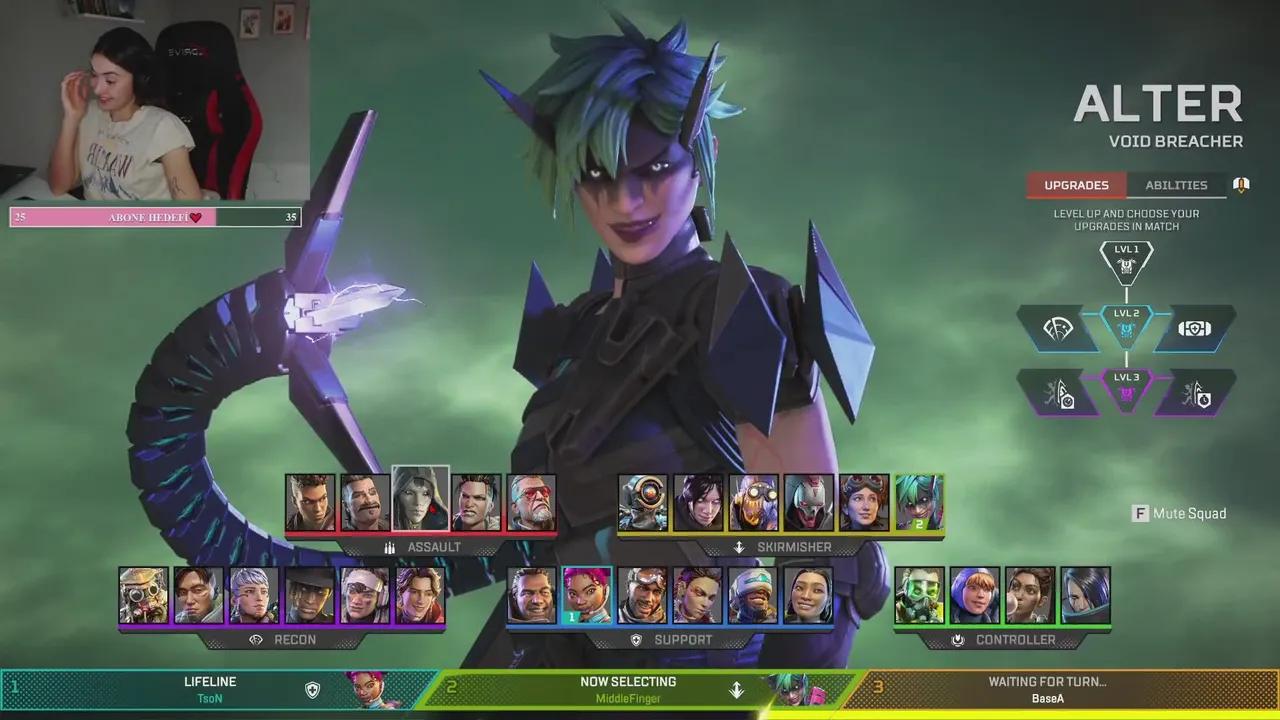Click the handbook icon beside the Abilities tab
The height and width of the screenshot is (720, 1280).
pyautogui.click(x=1240, y=184)
